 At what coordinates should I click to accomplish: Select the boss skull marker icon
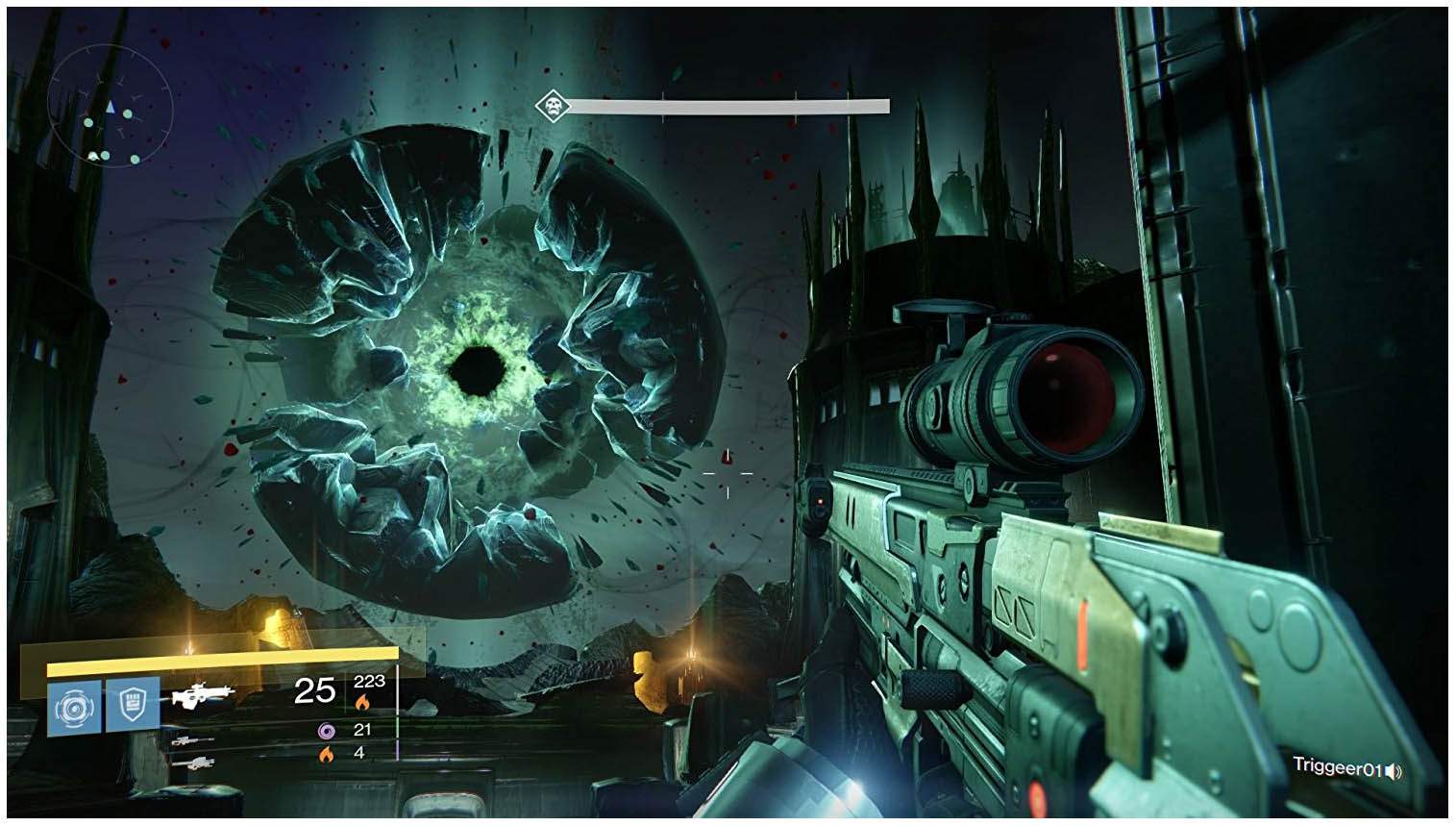[x=551, y=104]
